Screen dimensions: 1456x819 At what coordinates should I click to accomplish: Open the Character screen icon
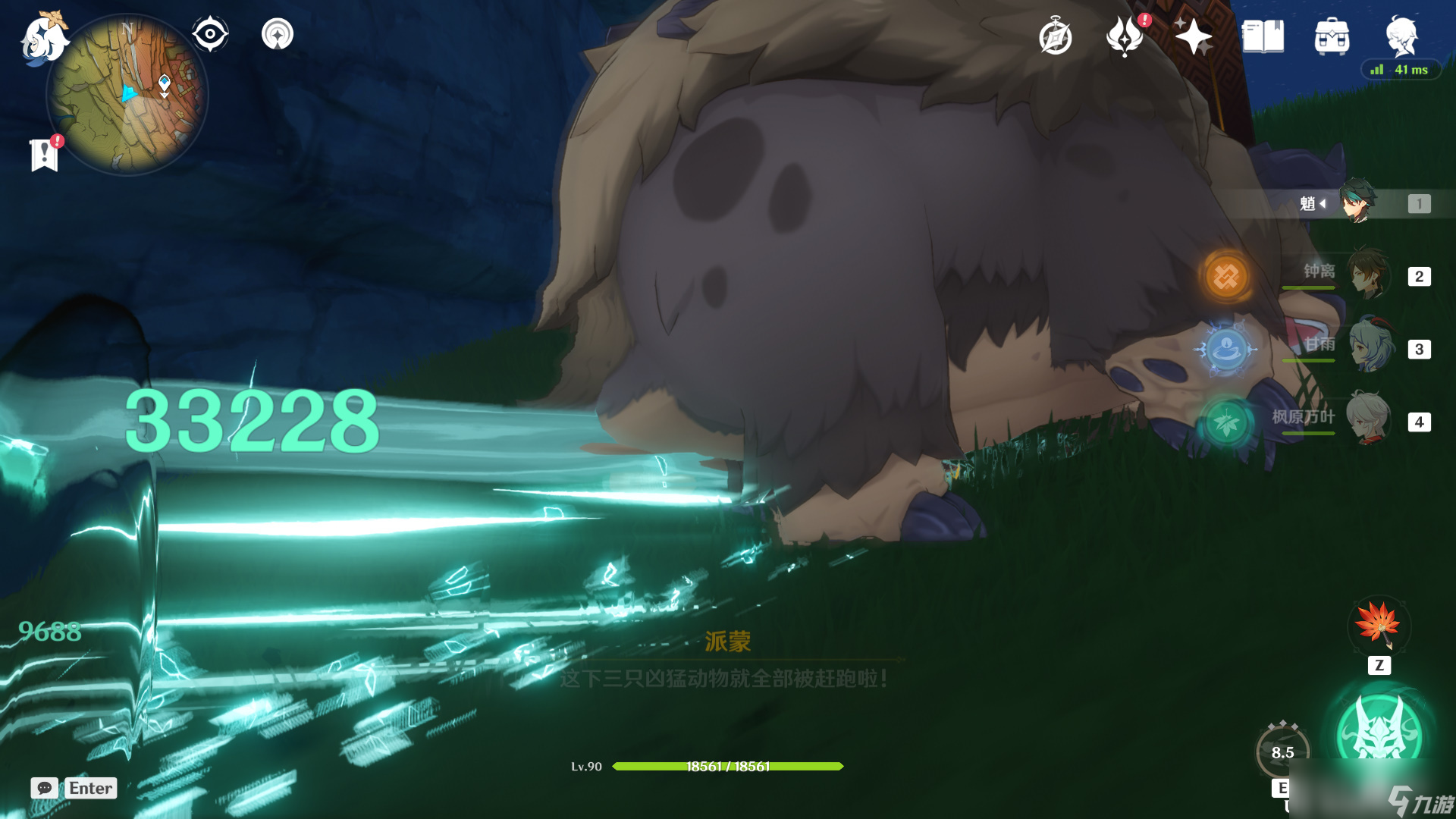(1401, 35)
